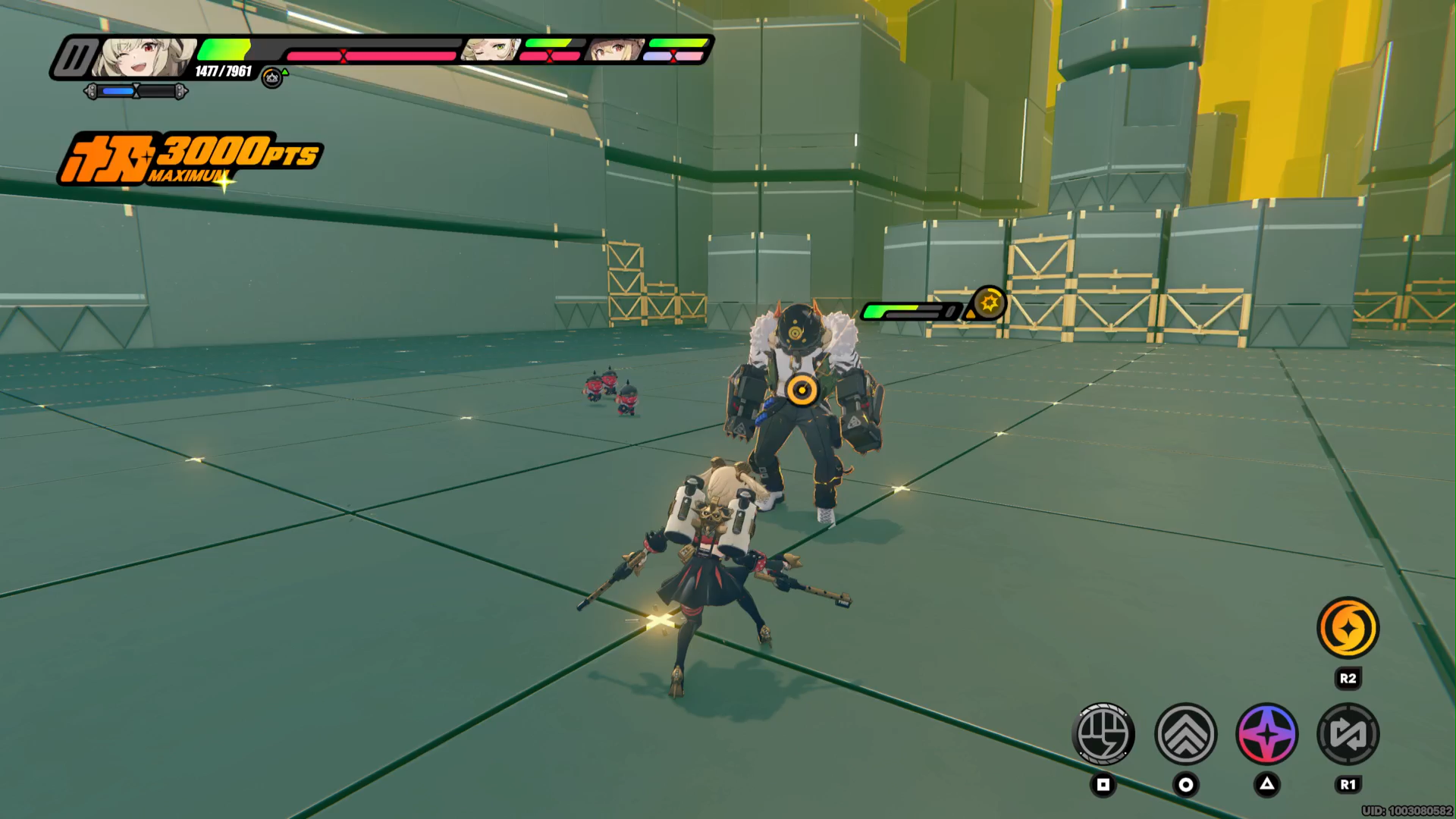Click the R2 button label
This screenshot has width=1456, height=819.
tap(1349, 679)
